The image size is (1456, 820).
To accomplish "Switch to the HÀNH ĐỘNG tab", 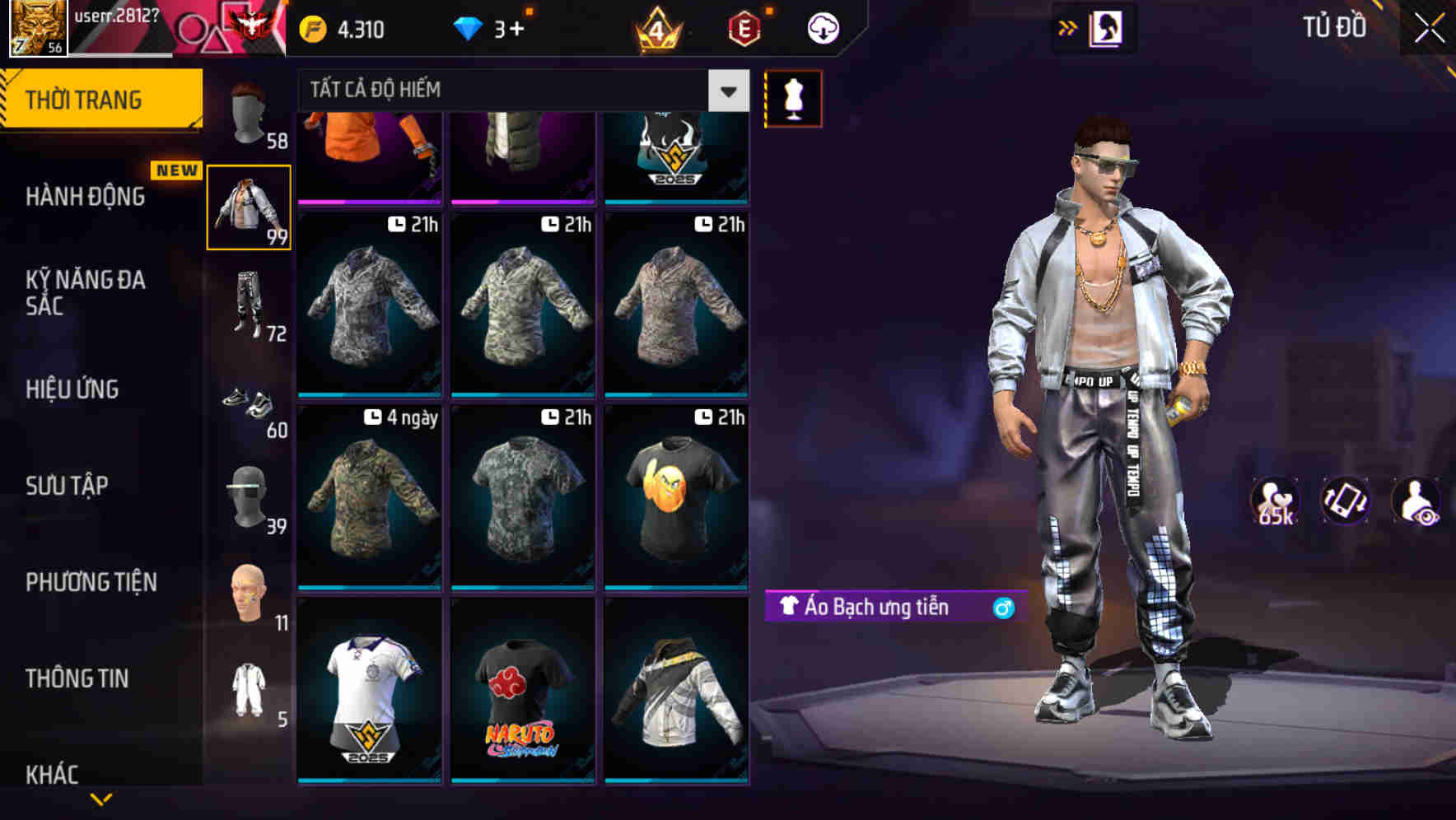I will click(87, 197).
